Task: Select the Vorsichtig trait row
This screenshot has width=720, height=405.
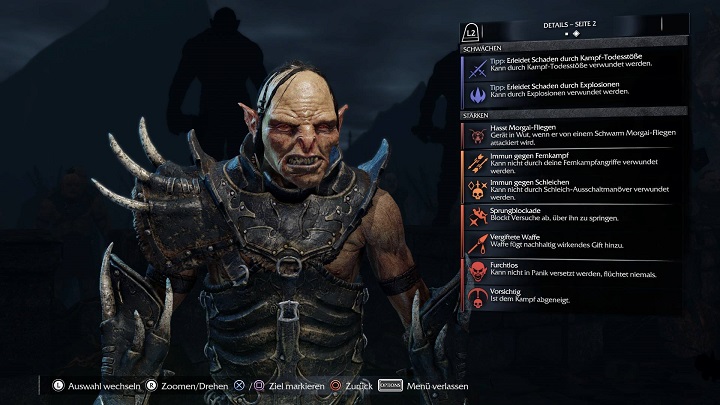Action: pos(573,297)
